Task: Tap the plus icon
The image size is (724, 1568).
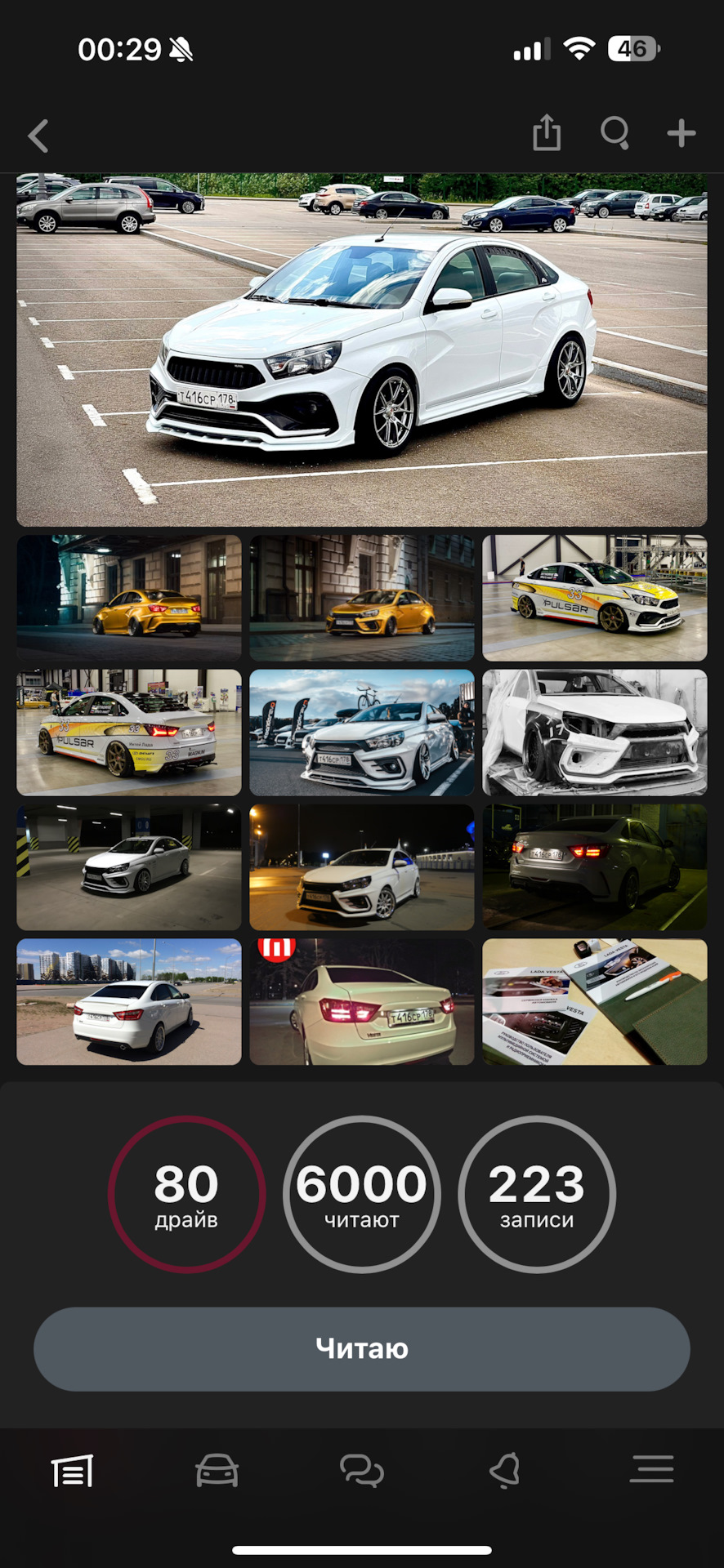Action: point(681,133)
